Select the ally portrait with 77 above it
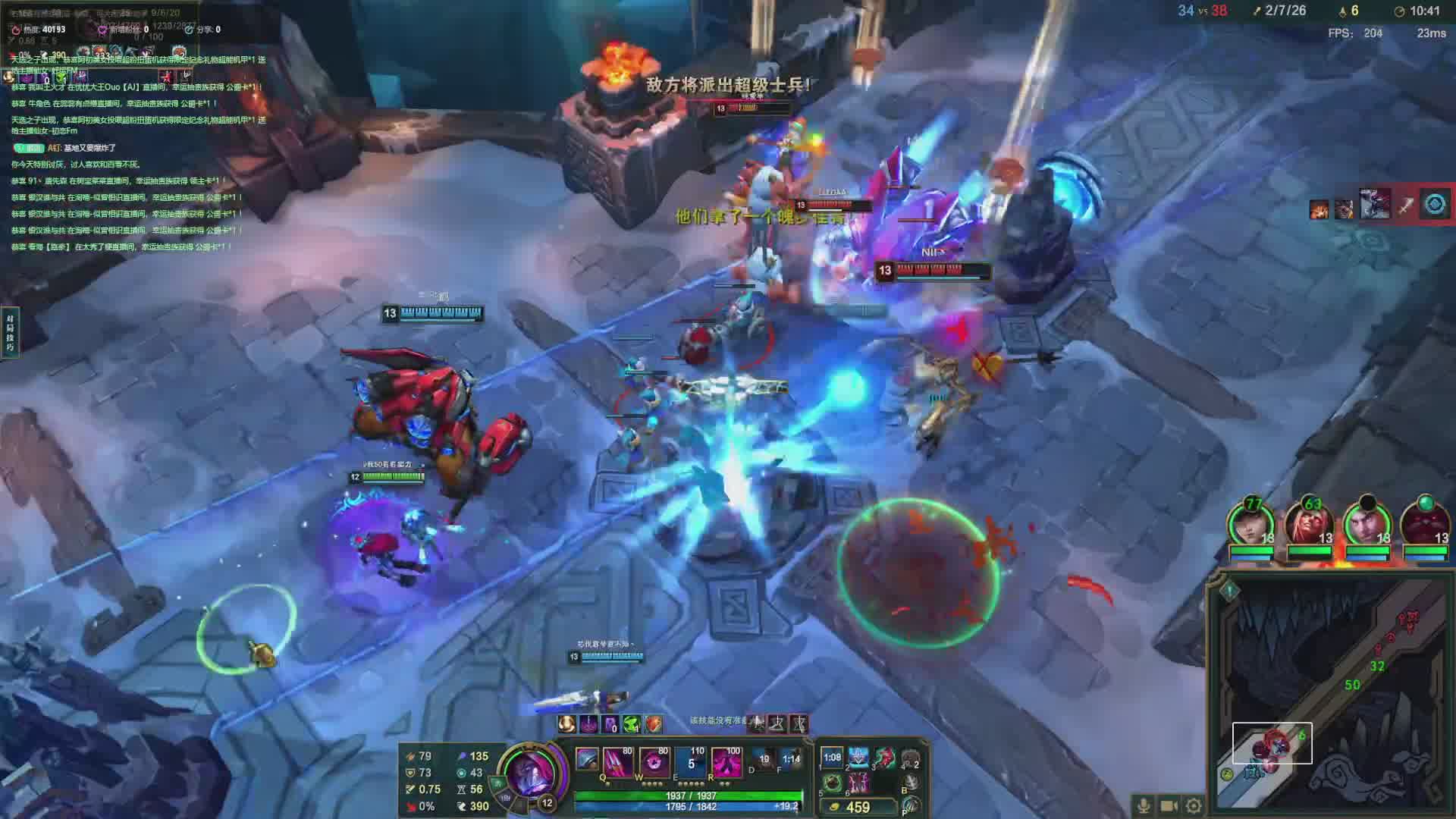The image size is (1456, 819). 1251,526
